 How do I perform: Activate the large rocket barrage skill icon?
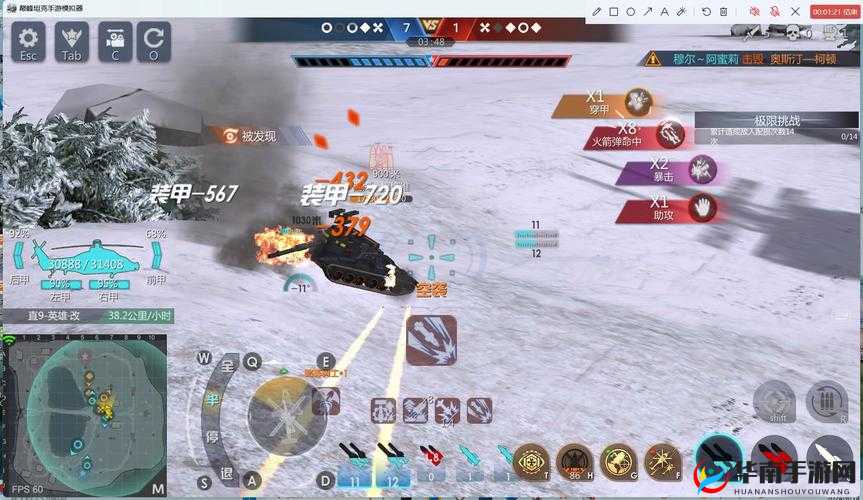click(431, 340)
